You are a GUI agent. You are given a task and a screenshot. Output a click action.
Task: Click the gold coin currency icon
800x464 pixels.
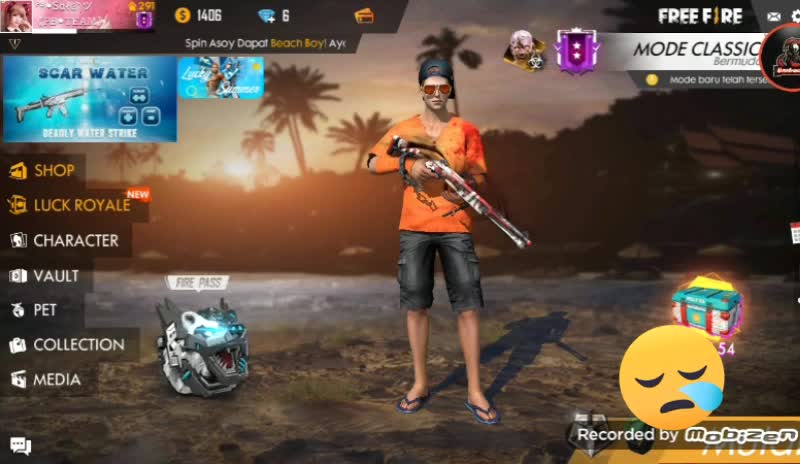[182, 15]
